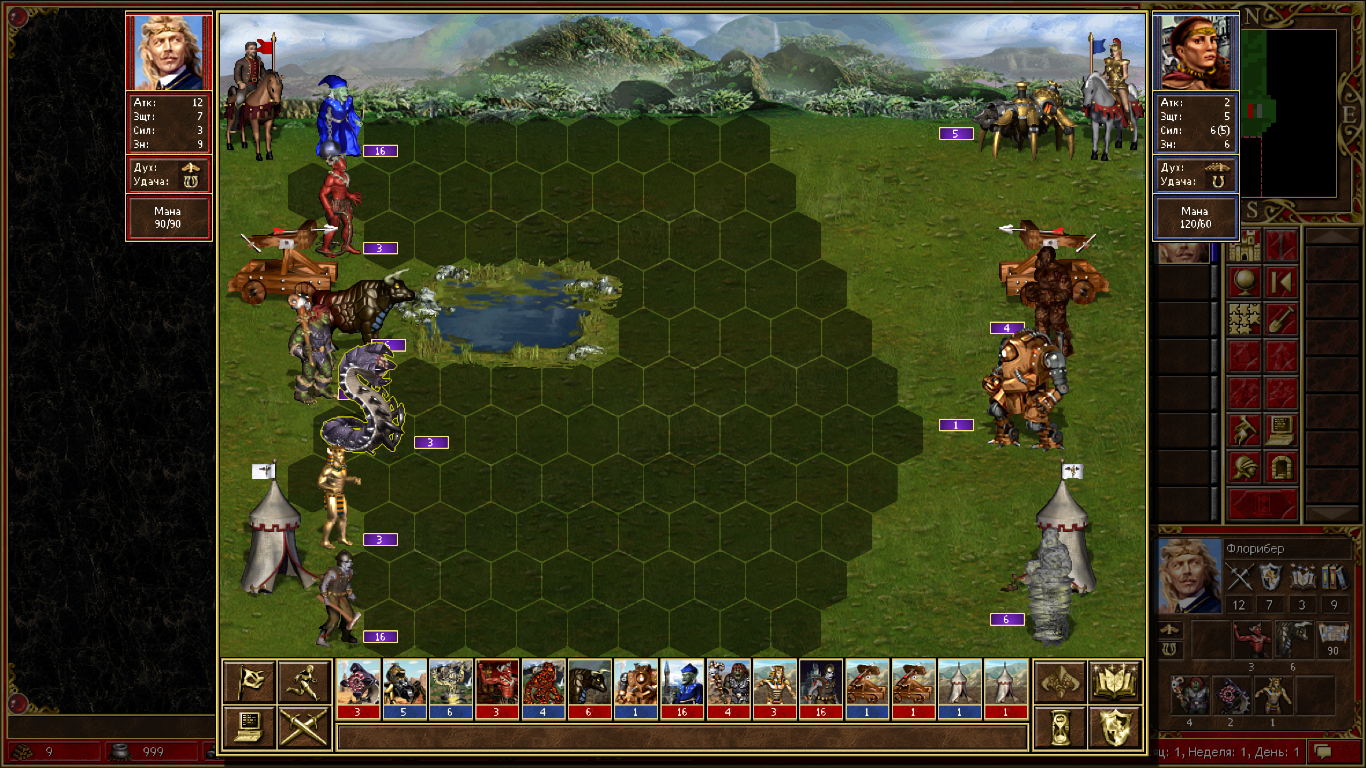Choose the mechanical spider portrait in turn queue
Screen dimensions: 1366x768
click(405, 682)
